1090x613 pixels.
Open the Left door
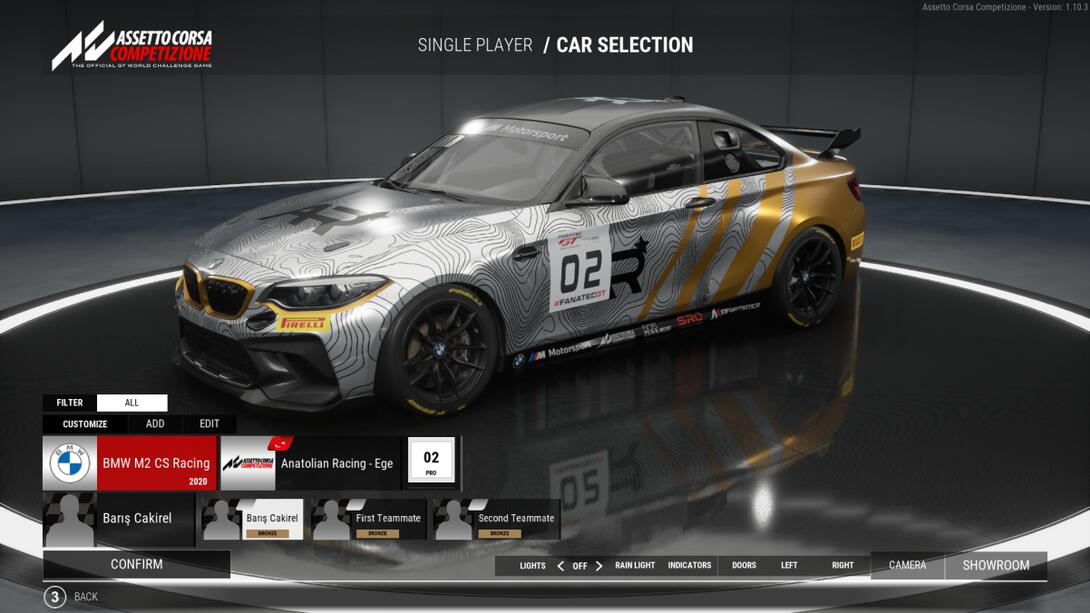click(x=789, y=566)
